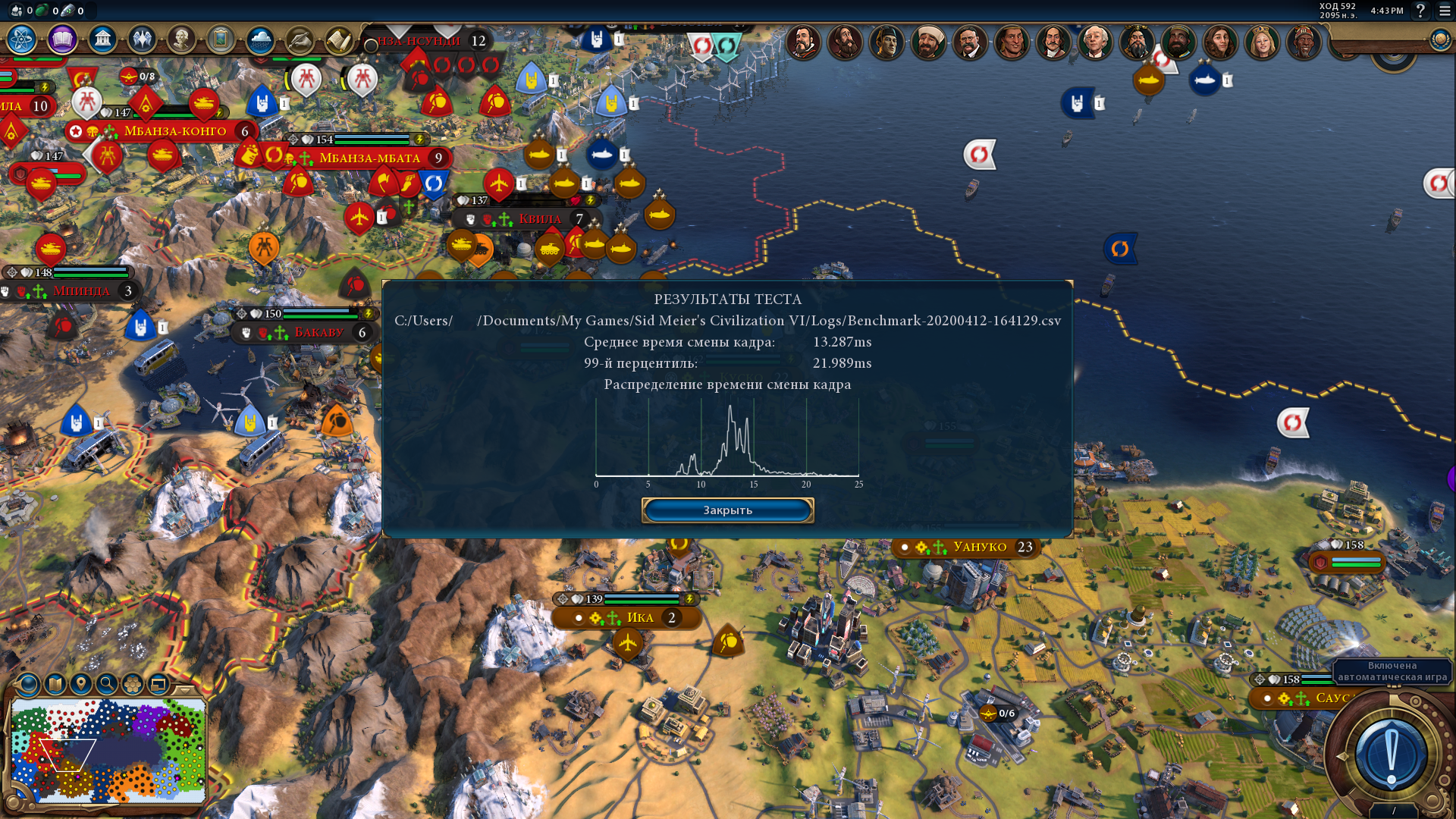1456x819 pixels.
Task: Open the great people bust icon
Action: click(x=181, y=39)
